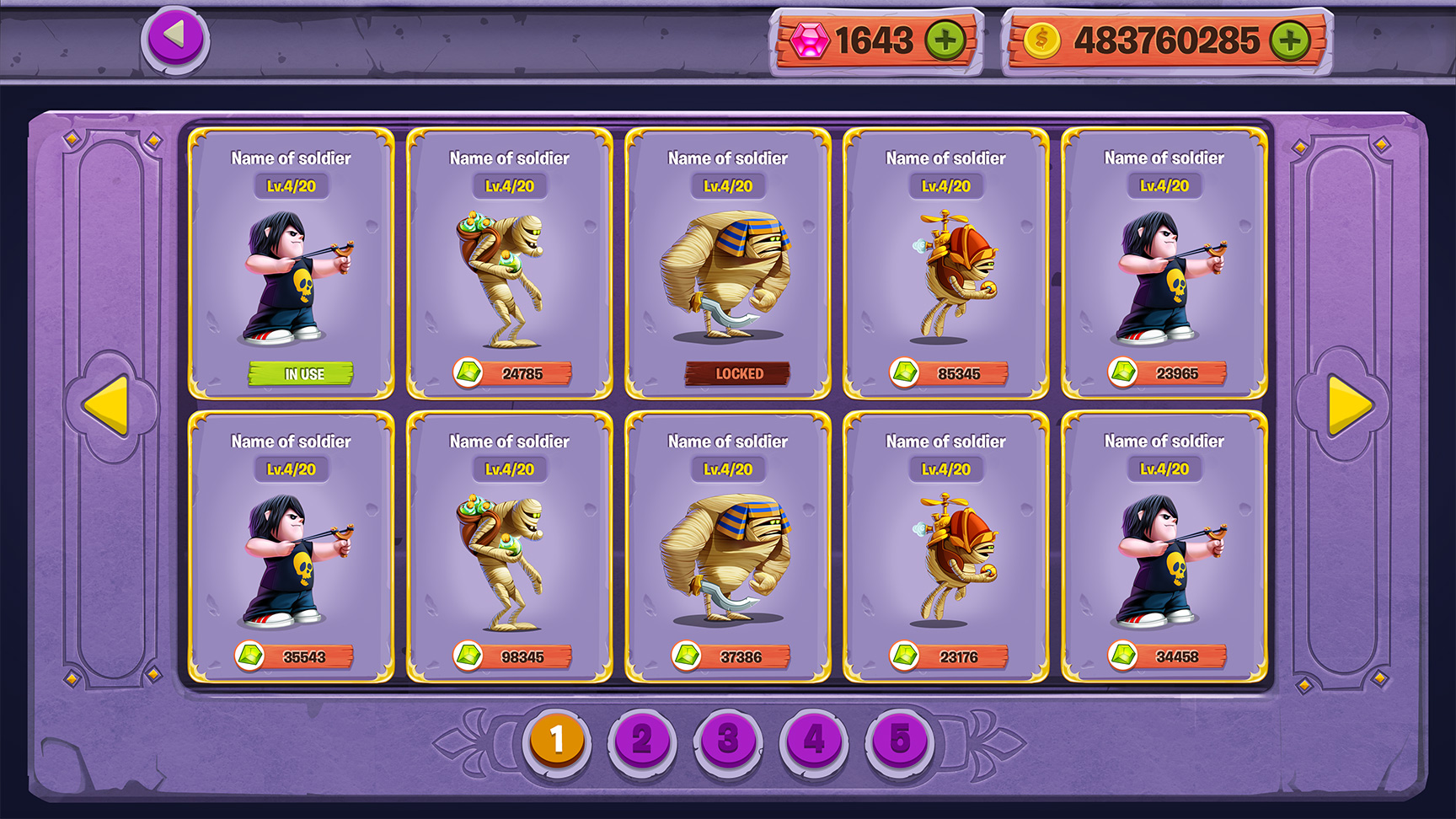Jump to page 5

(x=900, y=740)
